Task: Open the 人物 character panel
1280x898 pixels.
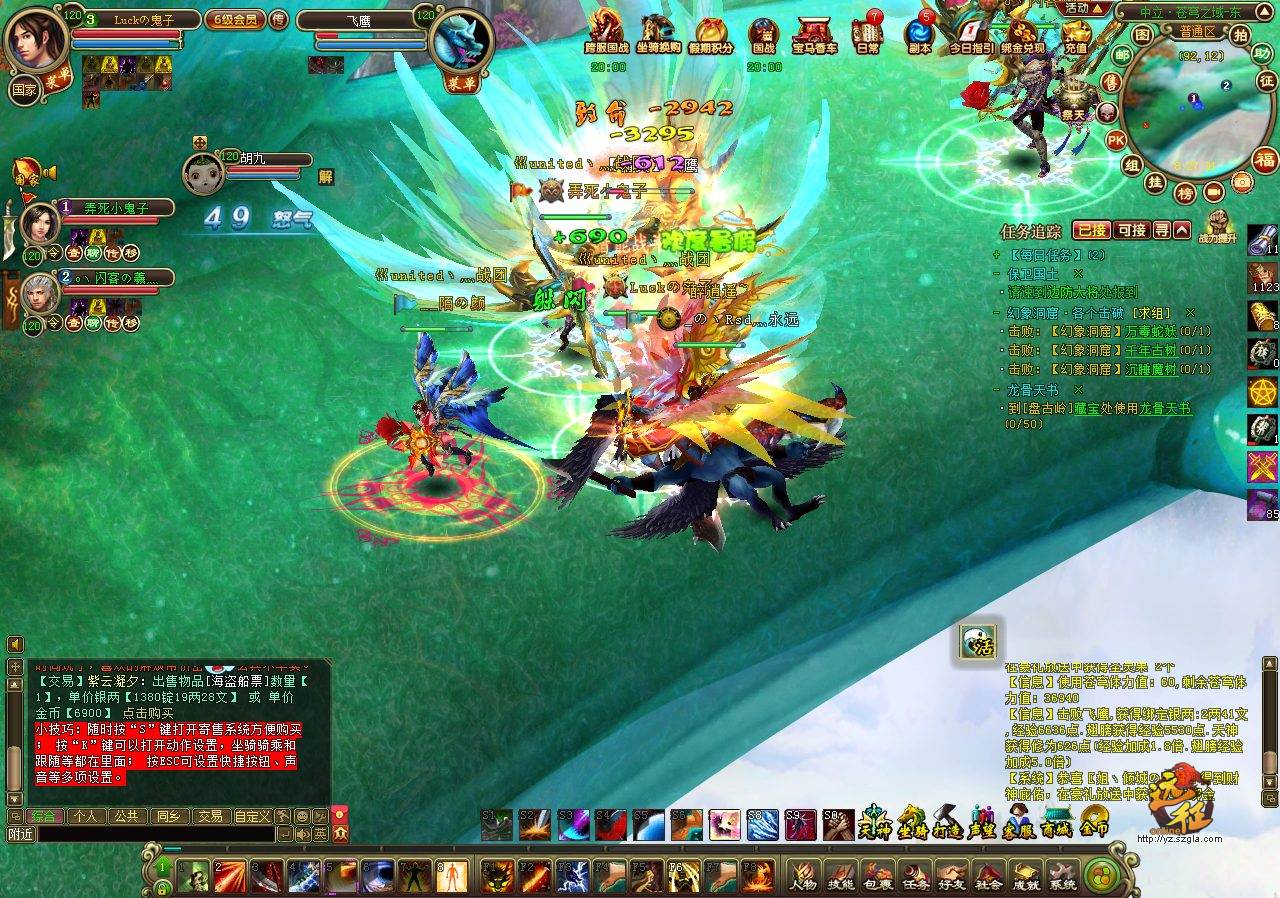Action: tap(802, 875)
